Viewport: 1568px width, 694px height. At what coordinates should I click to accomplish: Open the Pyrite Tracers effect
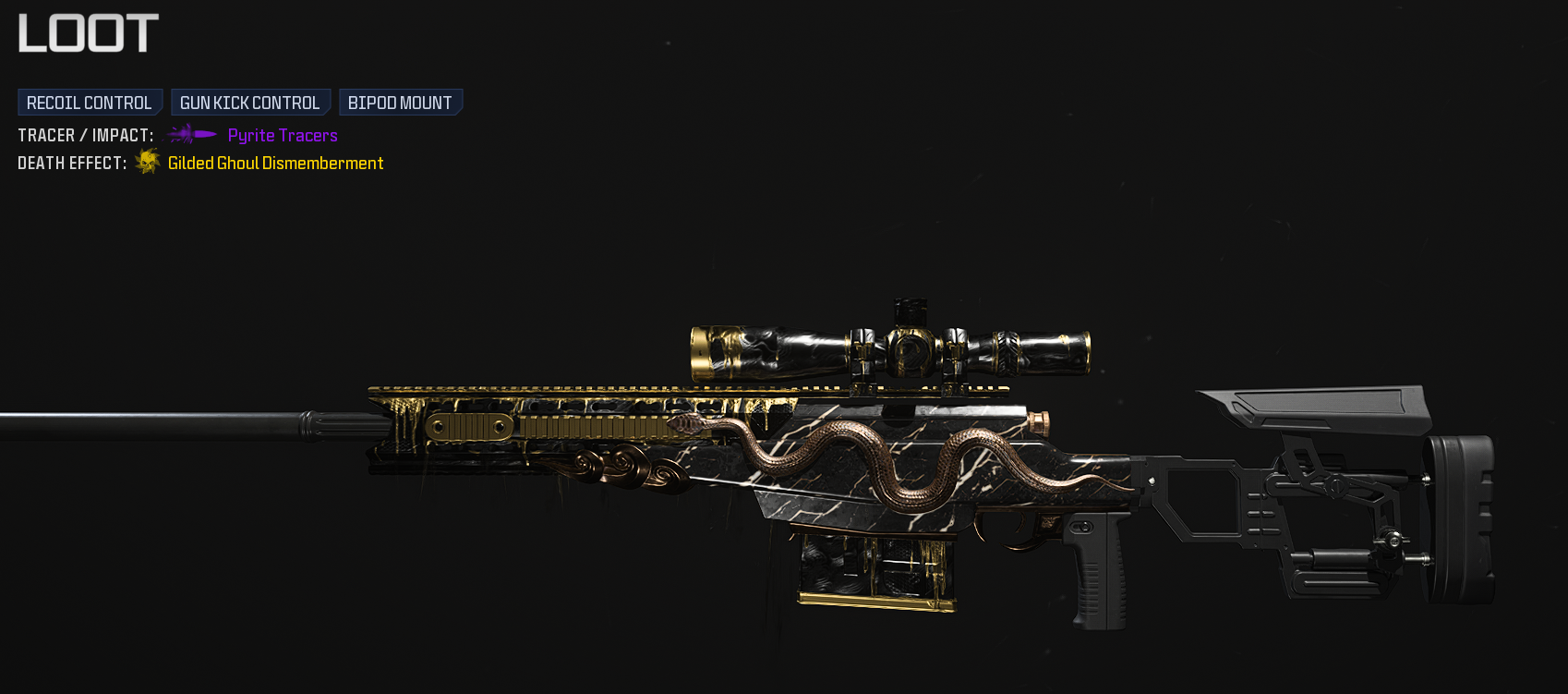click(x=282, y=136)
